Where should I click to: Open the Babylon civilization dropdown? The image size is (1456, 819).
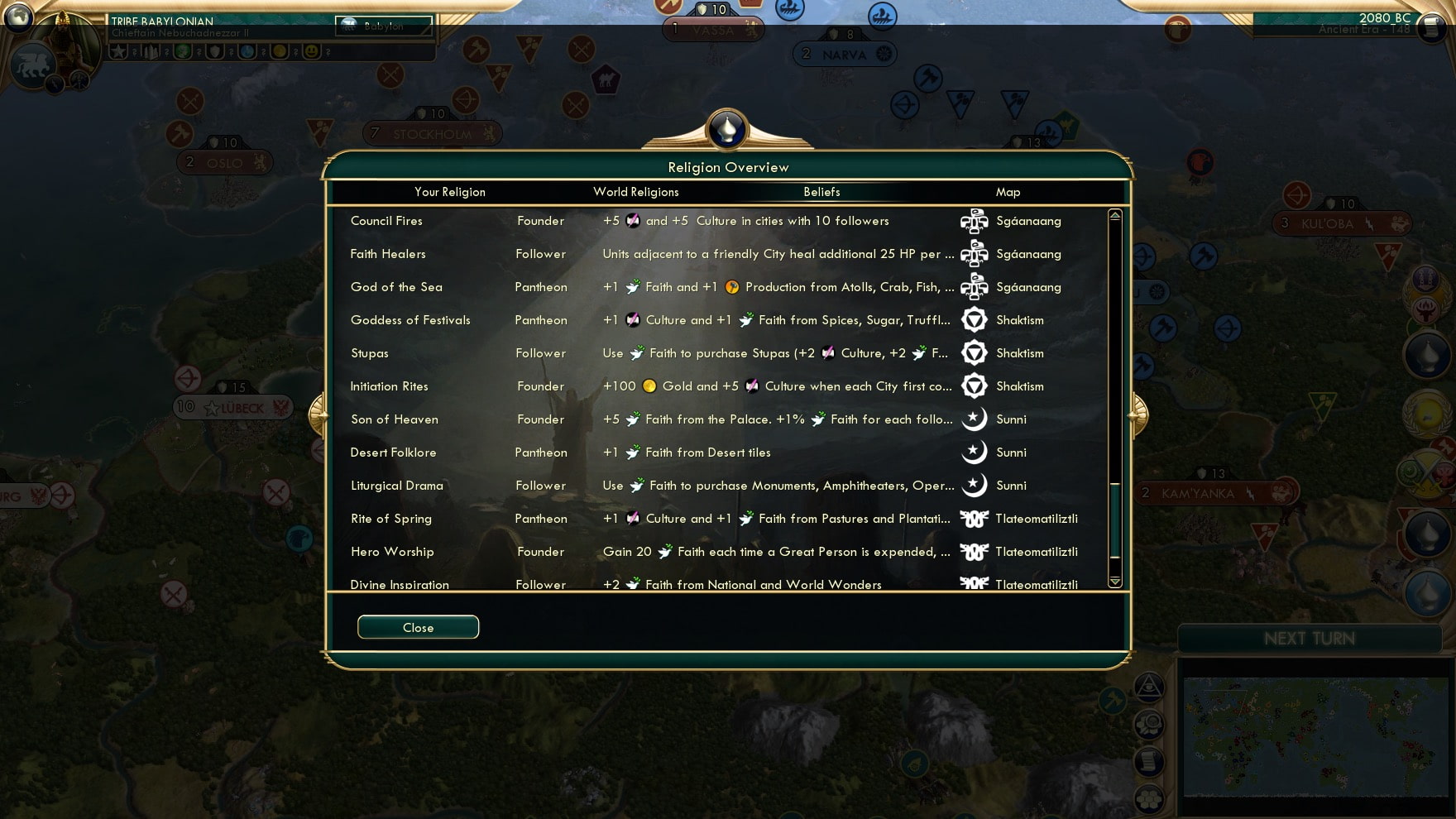pyautogui.click(x=382, y=26)
